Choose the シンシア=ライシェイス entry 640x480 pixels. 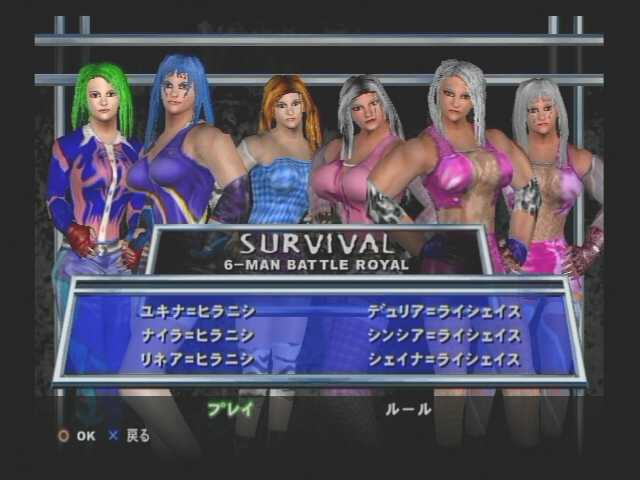click(x=443, y=336)
